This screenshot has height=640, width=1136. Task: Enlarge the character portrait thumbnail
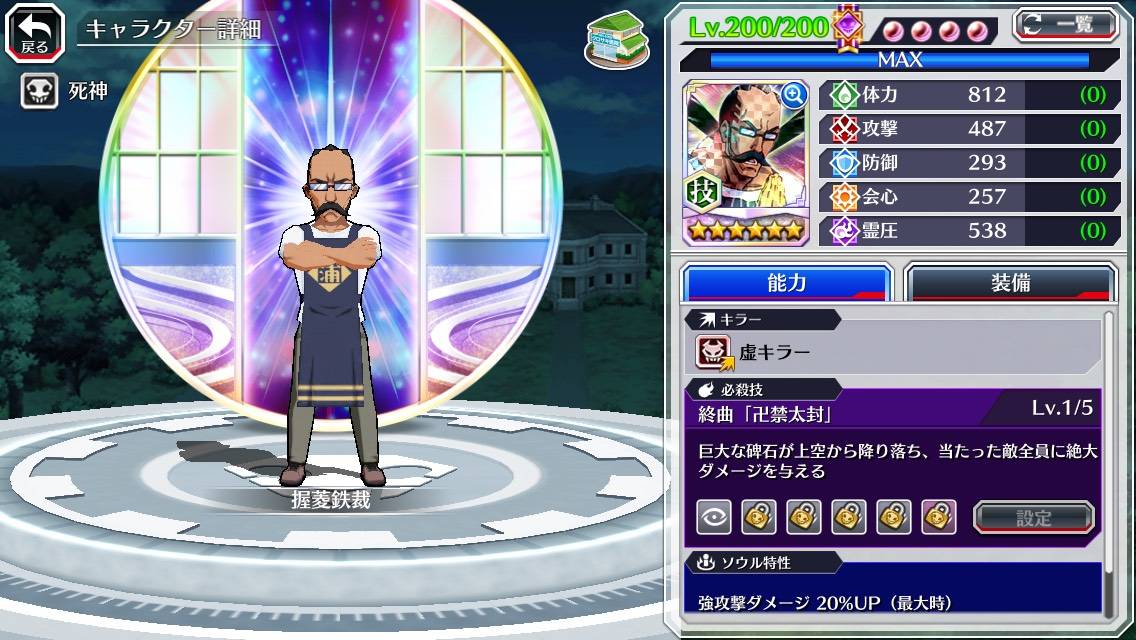pos(795,95)
